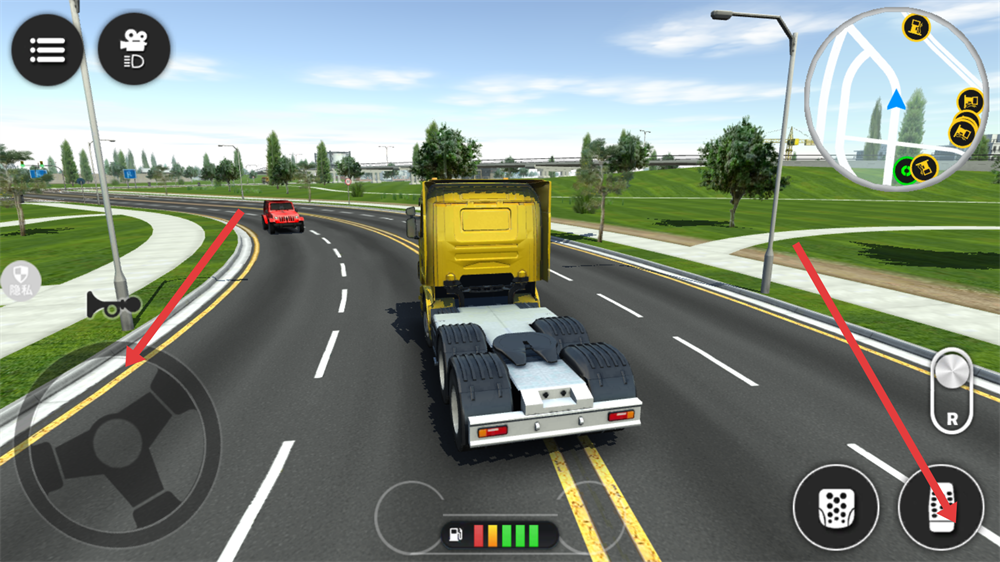Tap the steering wheel control
The height and width of the screenshot is (562, 1000).
point(117,444)
